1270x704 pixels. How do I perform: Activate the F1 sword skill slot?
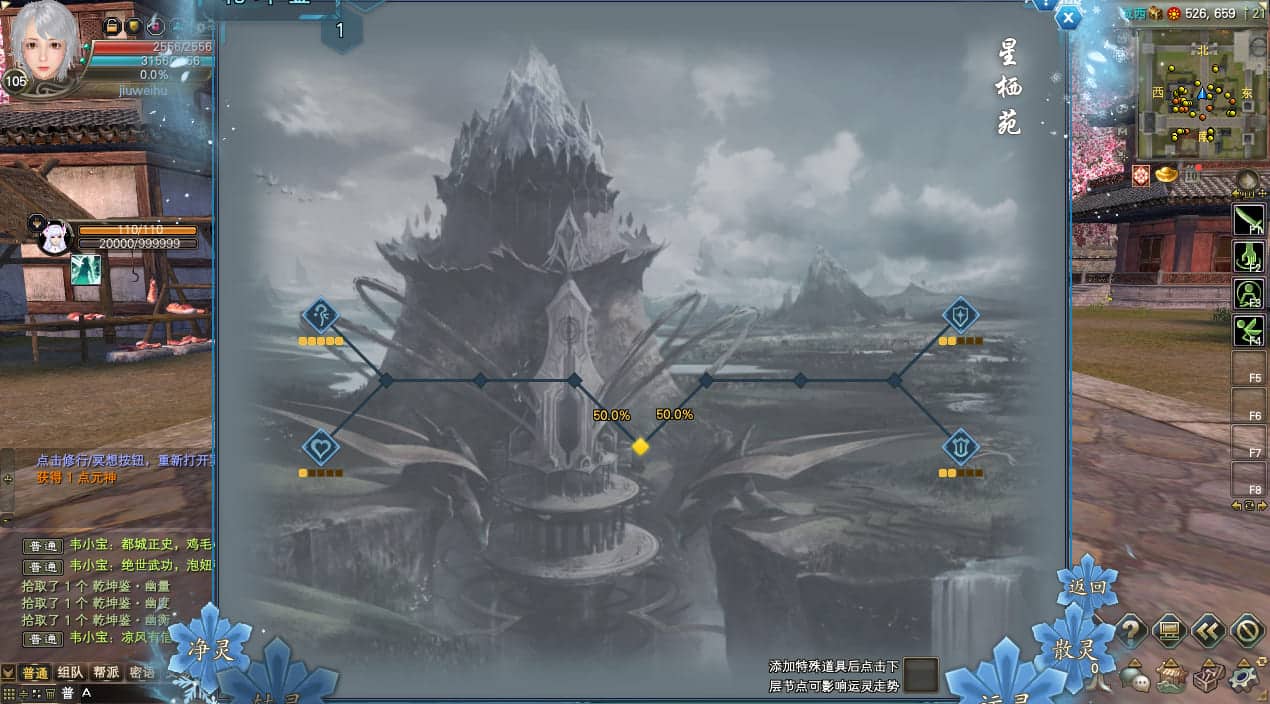point(1249,218)
